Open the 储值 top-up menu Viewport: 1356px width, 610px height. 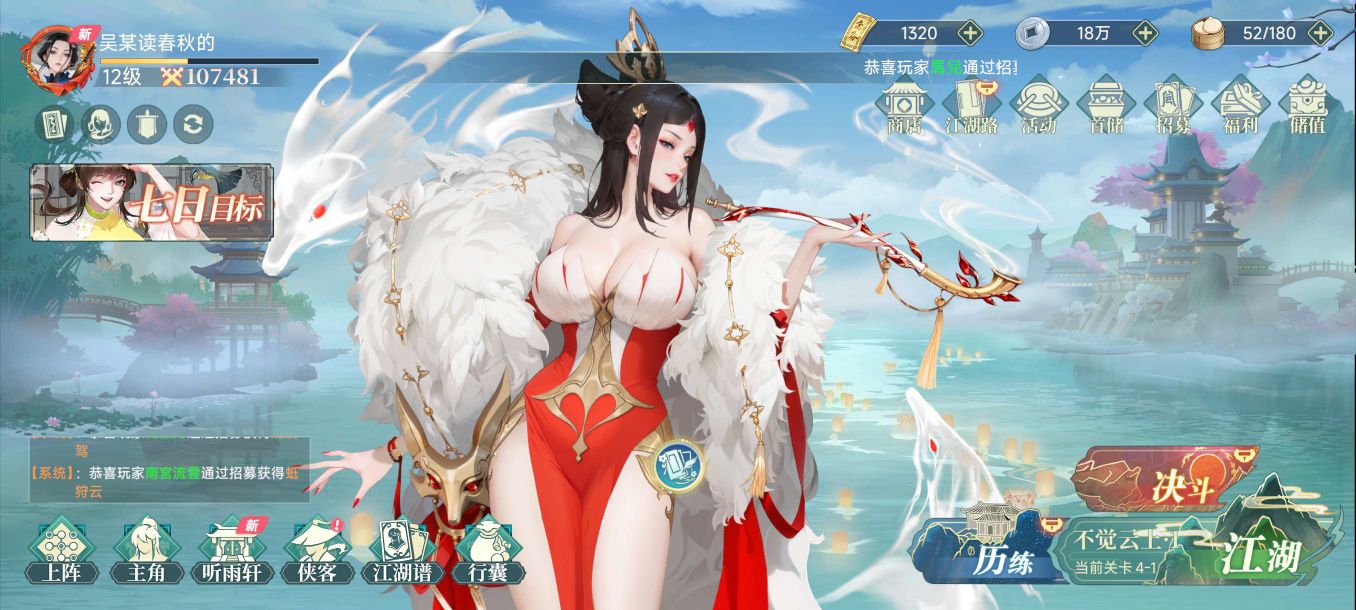coord(1308,107)
